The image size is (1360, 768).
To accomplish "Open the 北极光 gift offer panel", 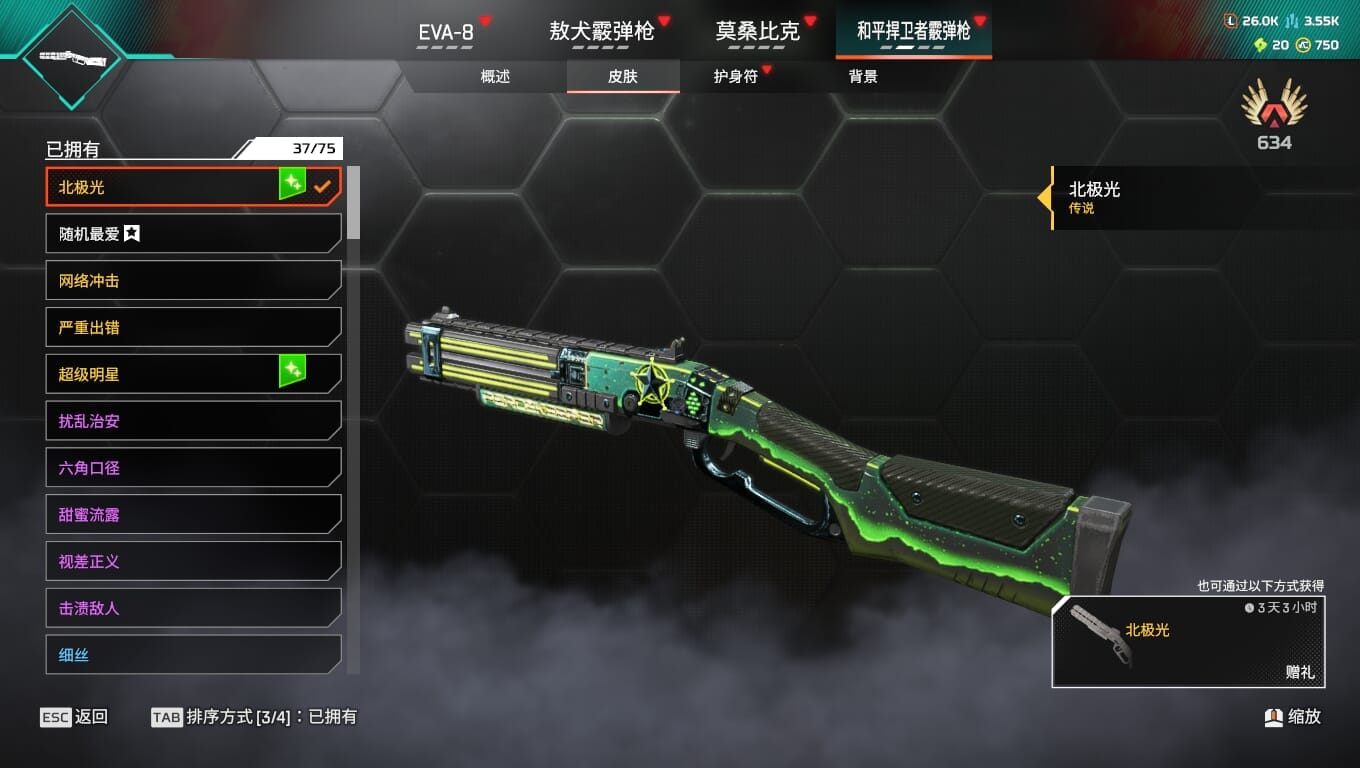I will click(x=1188, y=642).
